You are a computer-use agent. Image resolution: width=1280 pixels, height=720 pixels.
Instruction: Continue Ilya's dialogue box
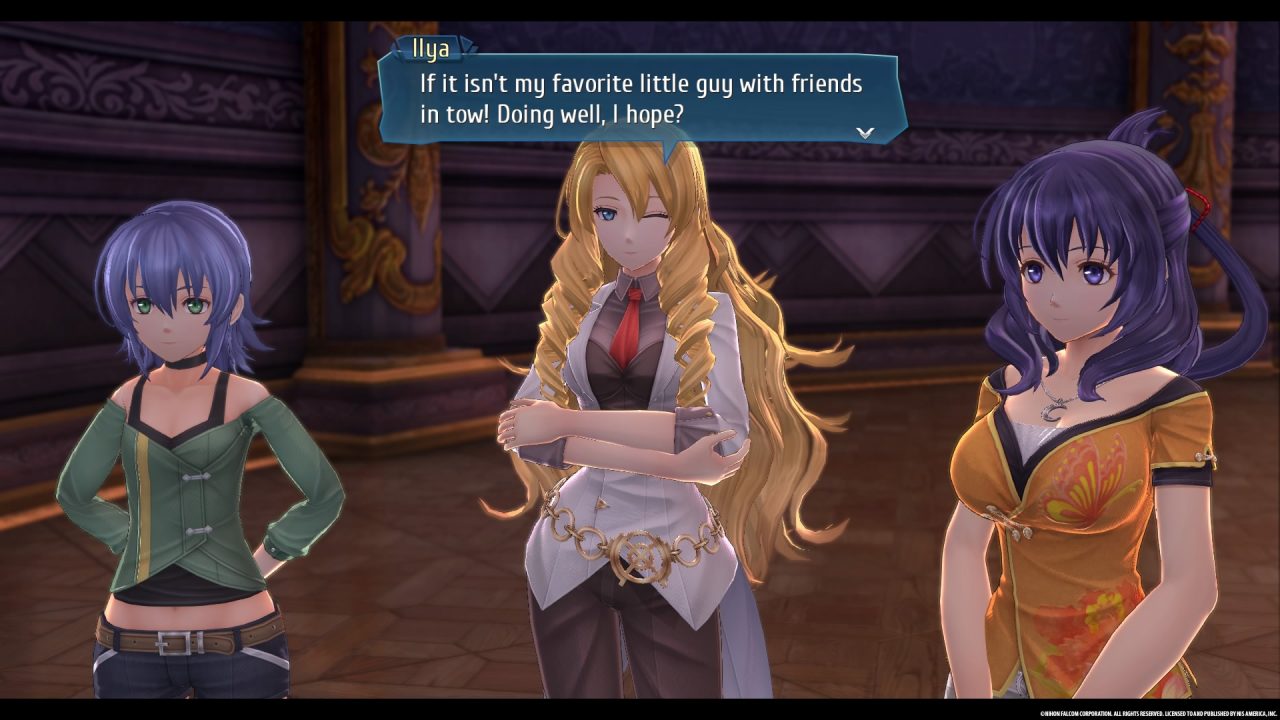pos(640,98)
